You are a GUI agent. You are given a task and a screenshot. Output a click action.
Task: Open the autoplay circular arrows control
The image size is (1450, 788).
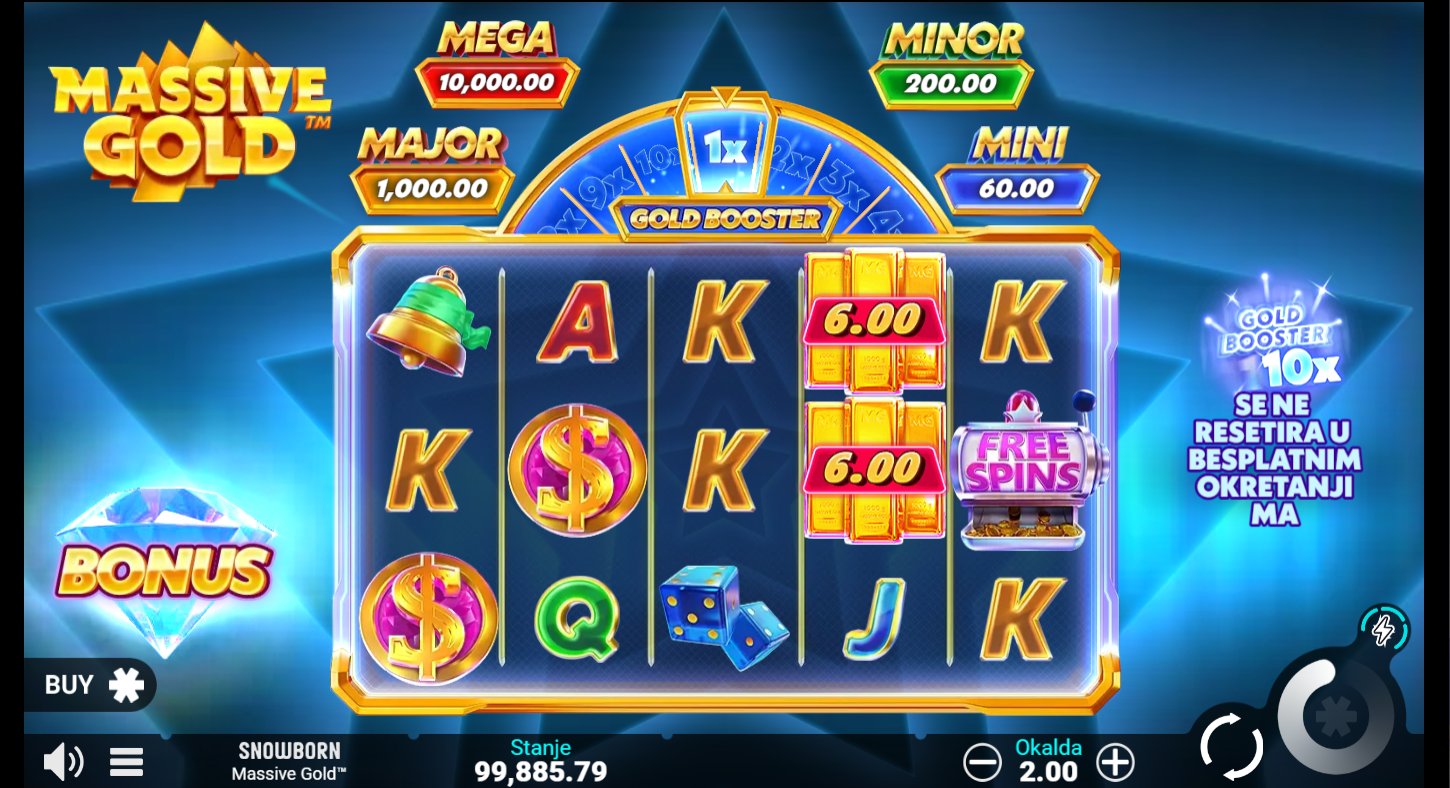[x=1231, y=746]
